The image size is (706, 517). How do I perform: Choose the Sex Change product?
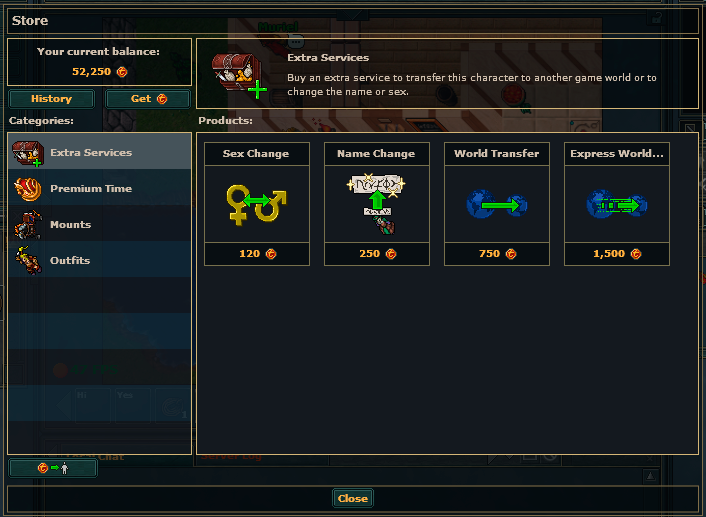[256, 204]
